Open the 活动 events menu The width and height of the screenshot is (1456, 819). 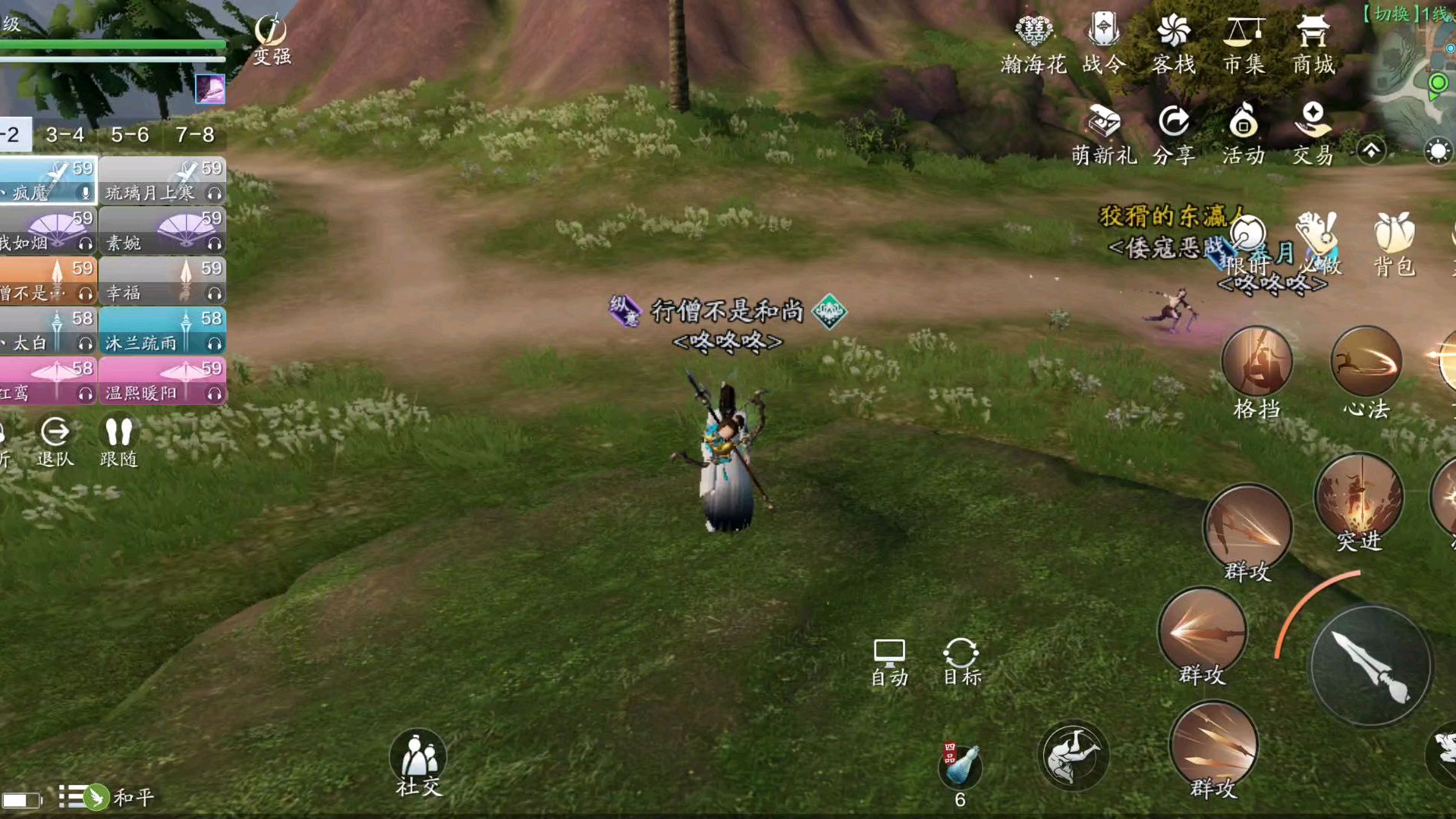[1244, 134]
